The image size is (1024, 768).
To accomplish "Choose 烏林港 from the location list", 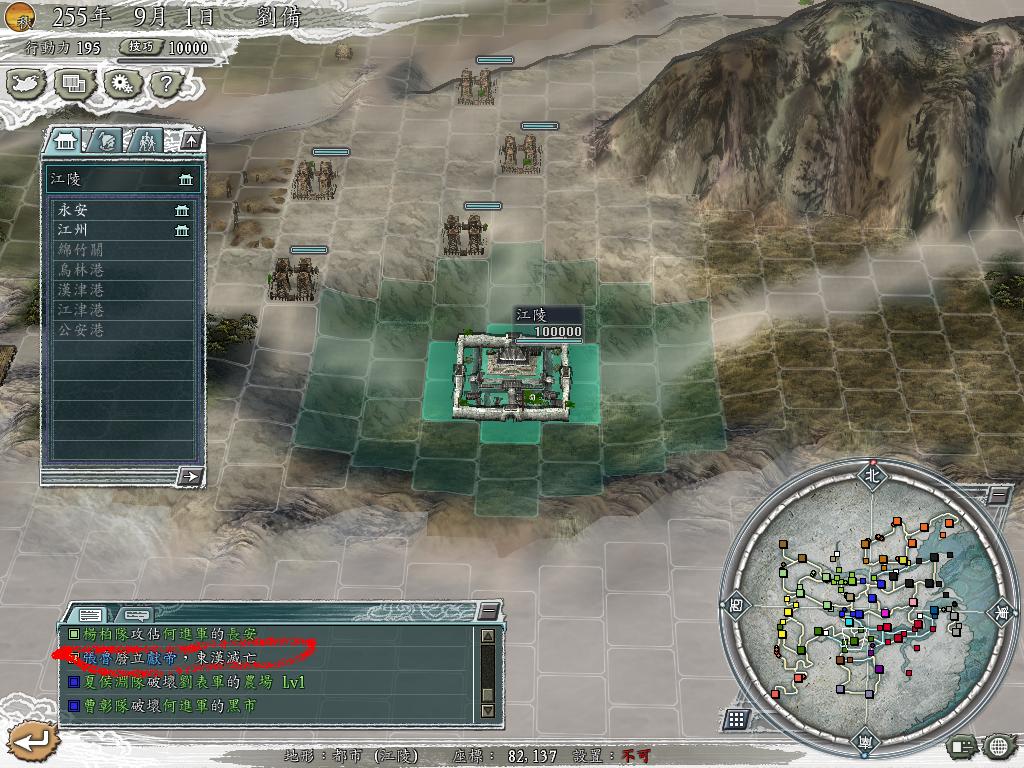I will (x=122, y=270).
